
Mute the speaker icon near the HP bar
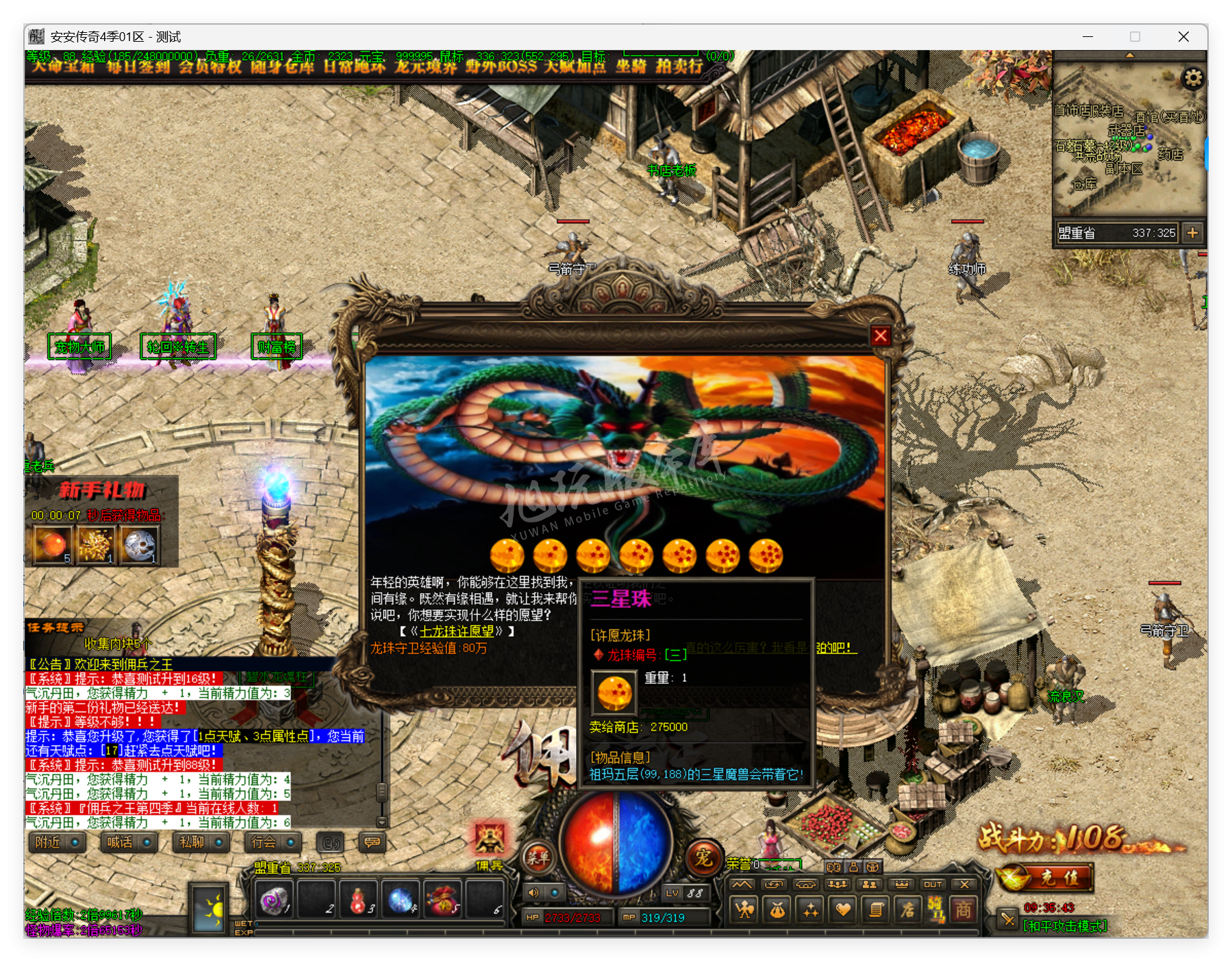(535, 892)
